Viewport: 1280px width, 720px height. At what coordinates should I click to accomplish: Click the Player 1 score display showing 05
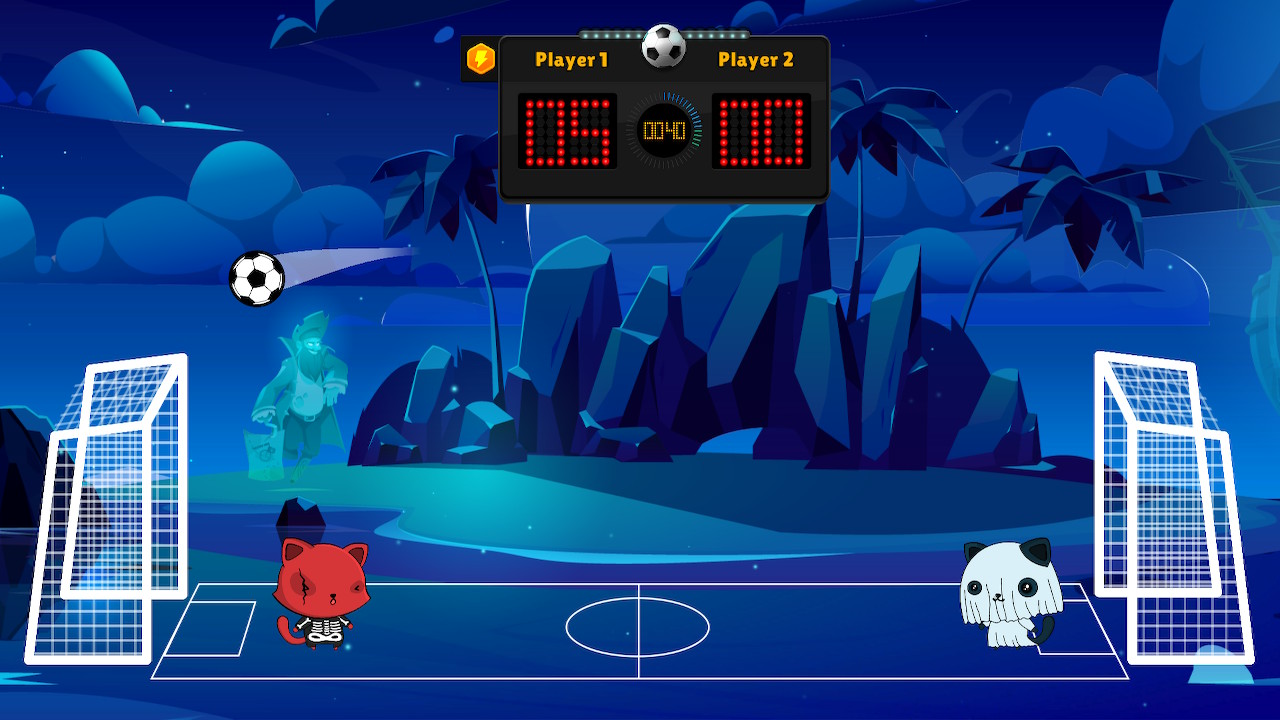coord(567,131)
